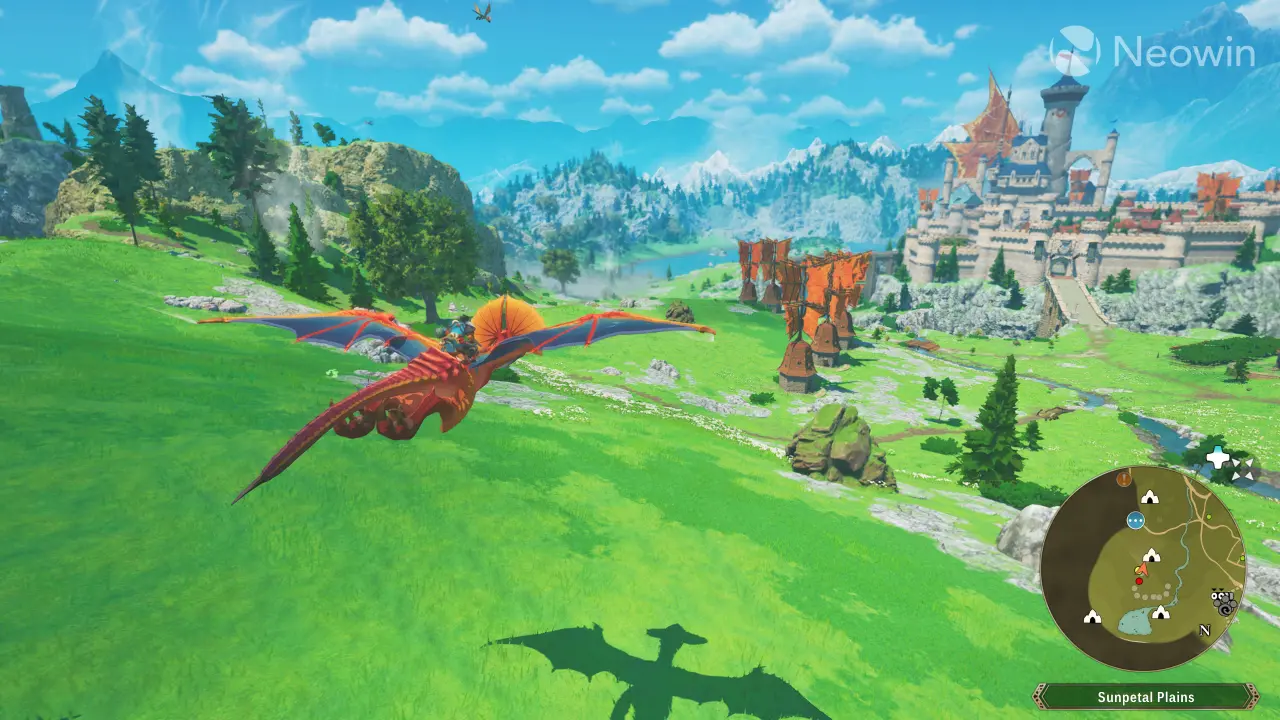Click the red dot marker on the minimap

[x=1139, y=581]
